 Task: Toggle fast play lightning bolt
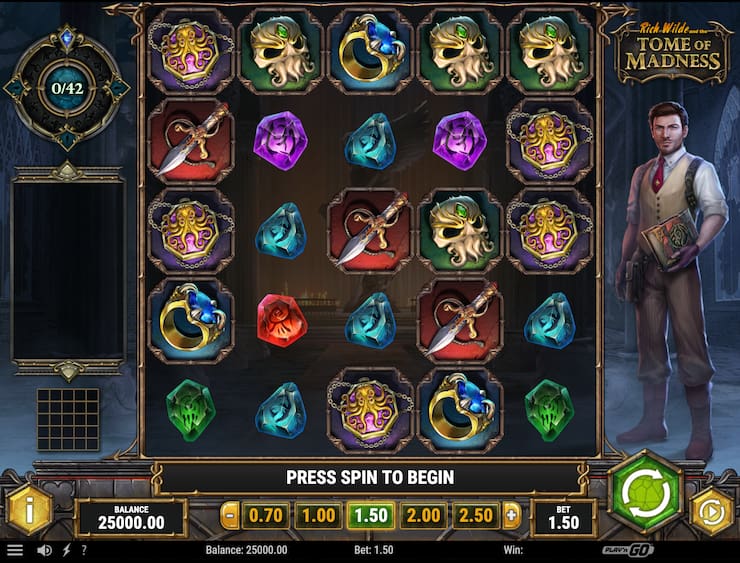coord(66,550)
